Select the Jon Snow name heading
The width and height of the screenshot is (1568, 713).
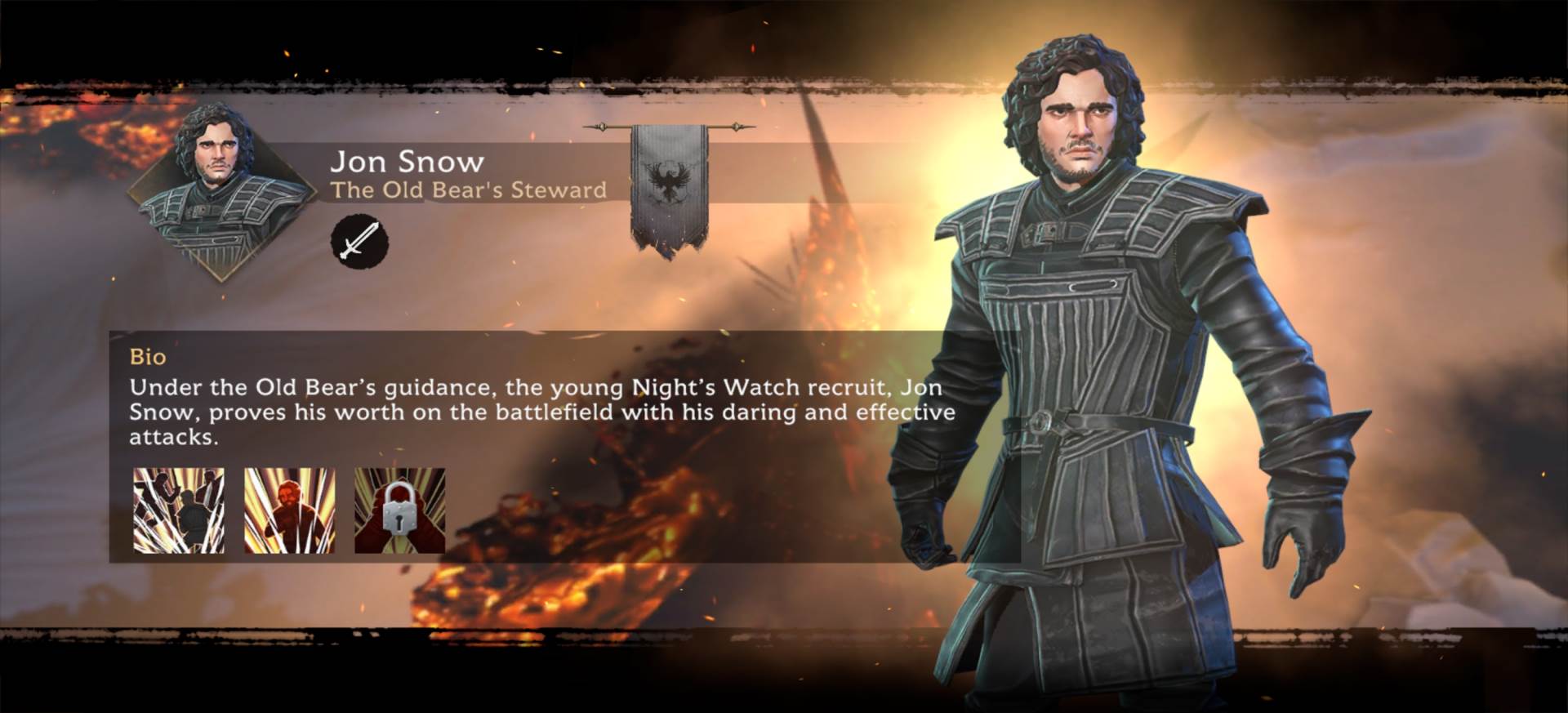[408, 161]
